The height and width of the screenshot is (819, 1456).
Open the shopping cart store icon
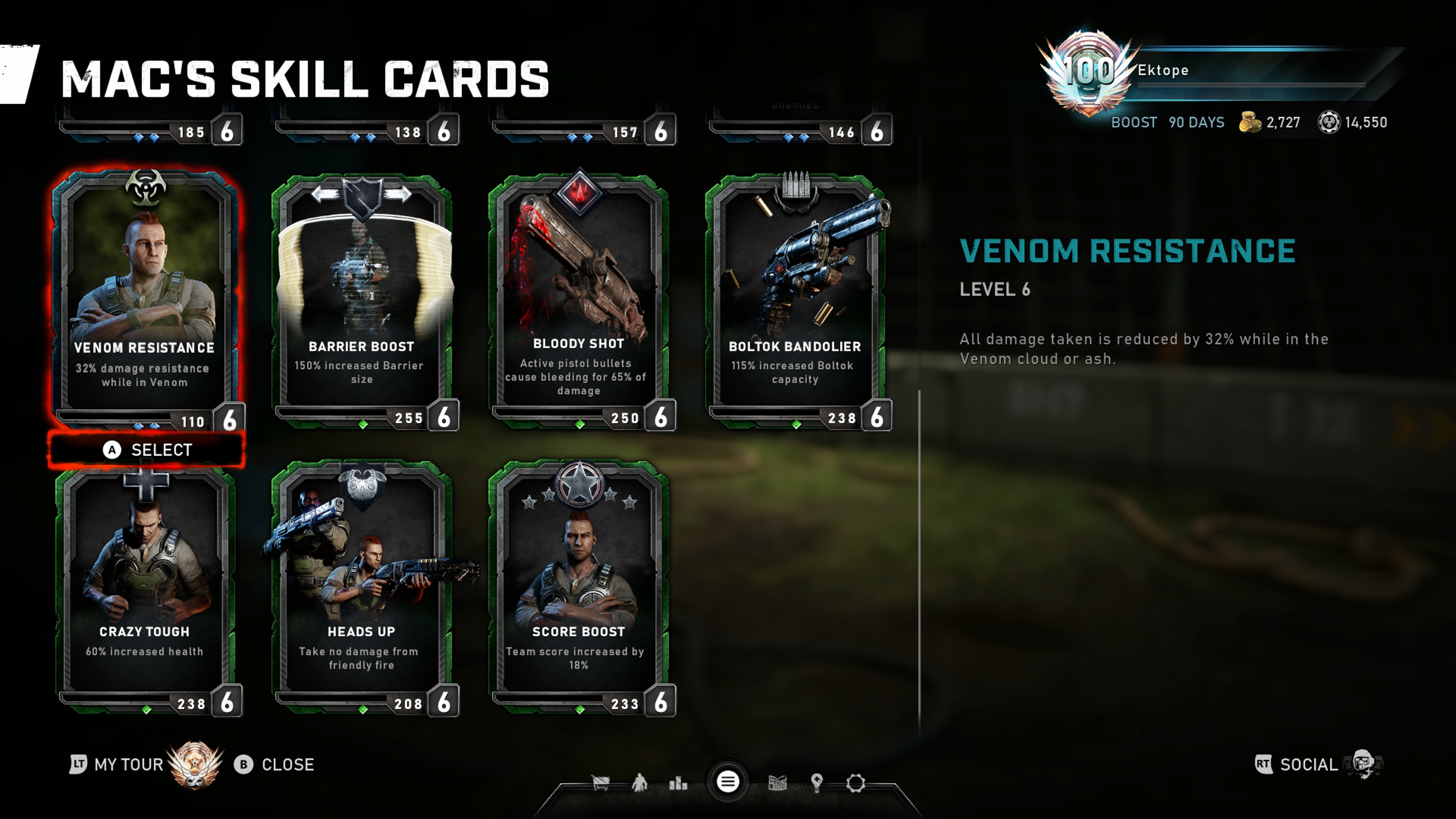click(x=600, y=783)
